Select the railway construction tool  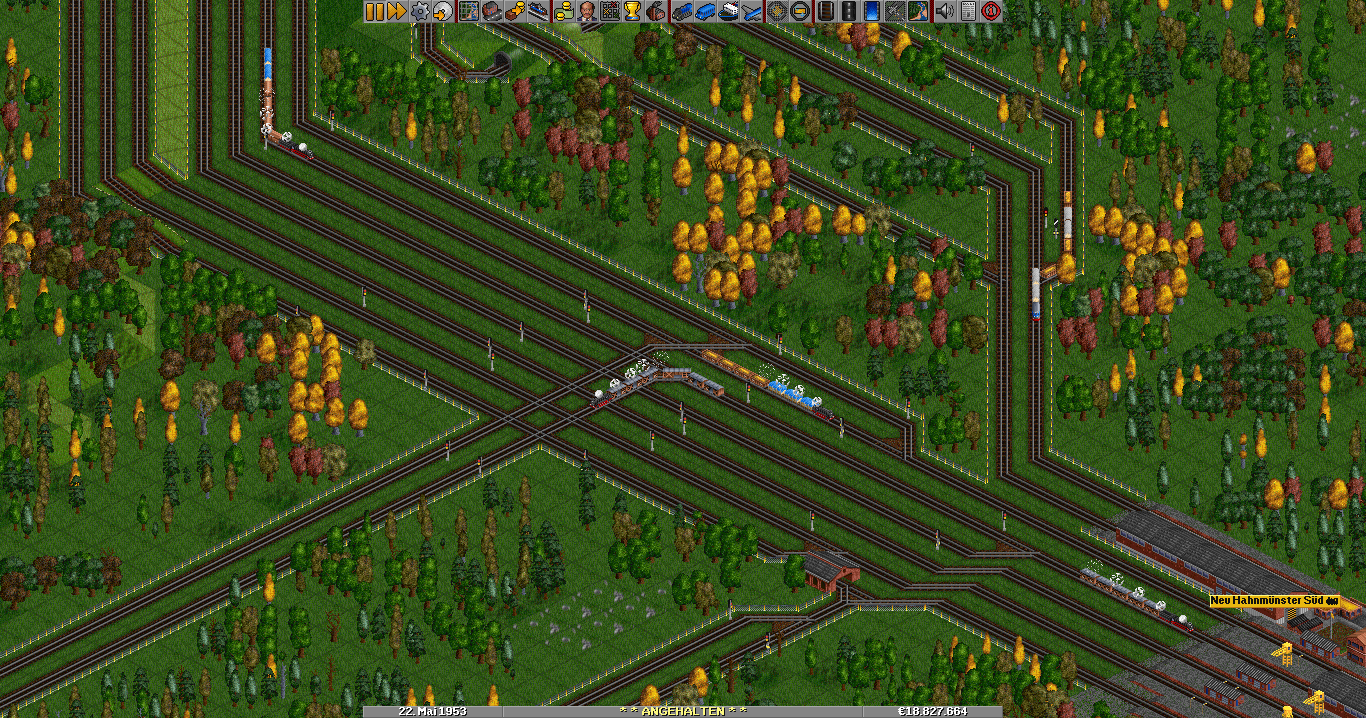(826, 11)
